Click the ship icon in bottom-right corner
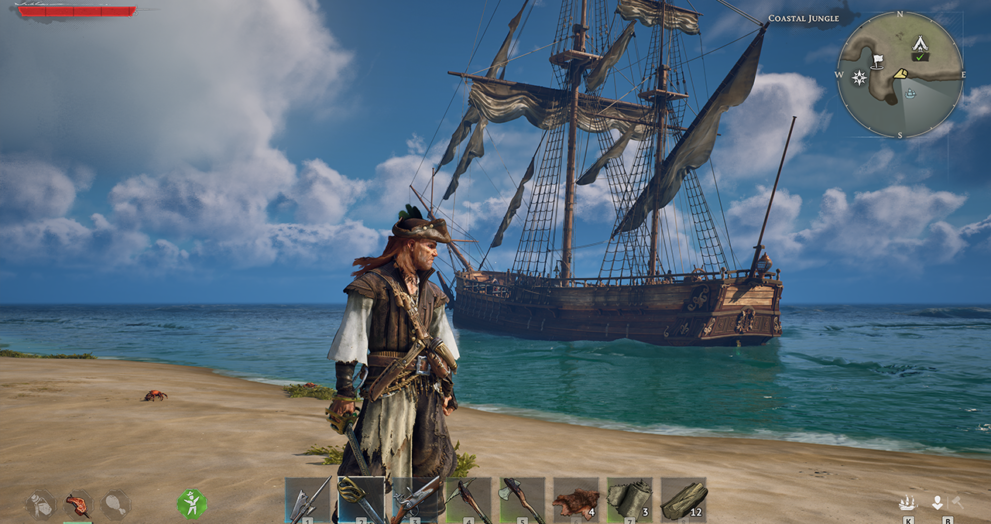The height and width of the screenshot is (524, 991). pos(908,503)
